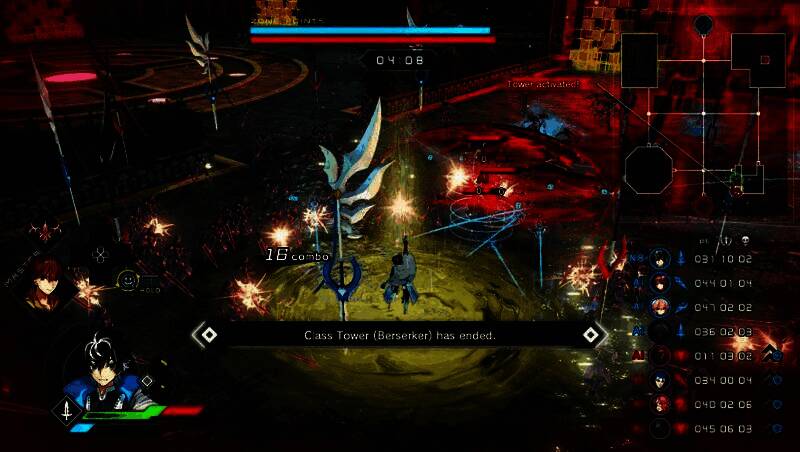Click the circular node atop the minimap

tap(703, 23)
